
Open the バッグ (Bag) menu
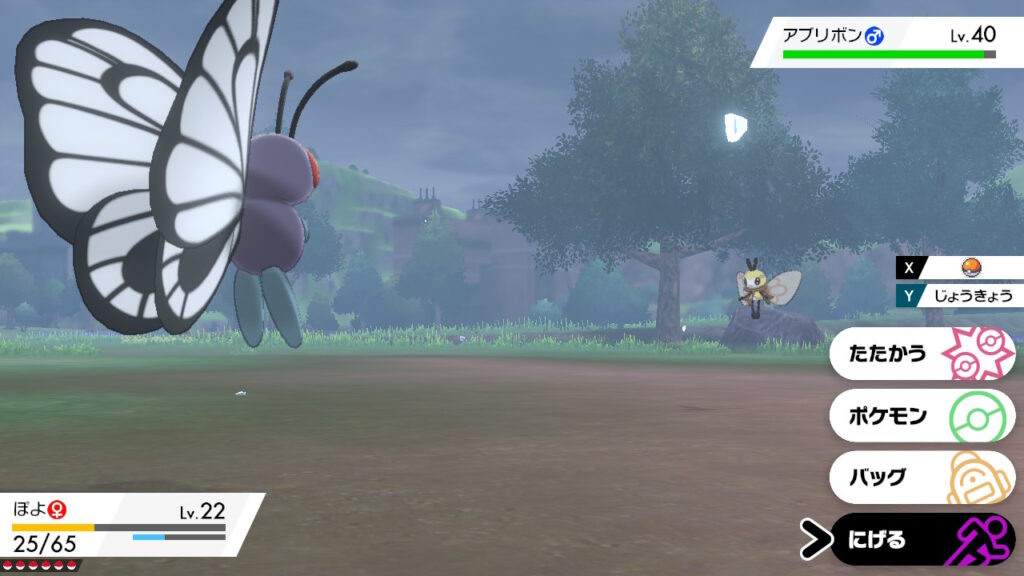920,477
